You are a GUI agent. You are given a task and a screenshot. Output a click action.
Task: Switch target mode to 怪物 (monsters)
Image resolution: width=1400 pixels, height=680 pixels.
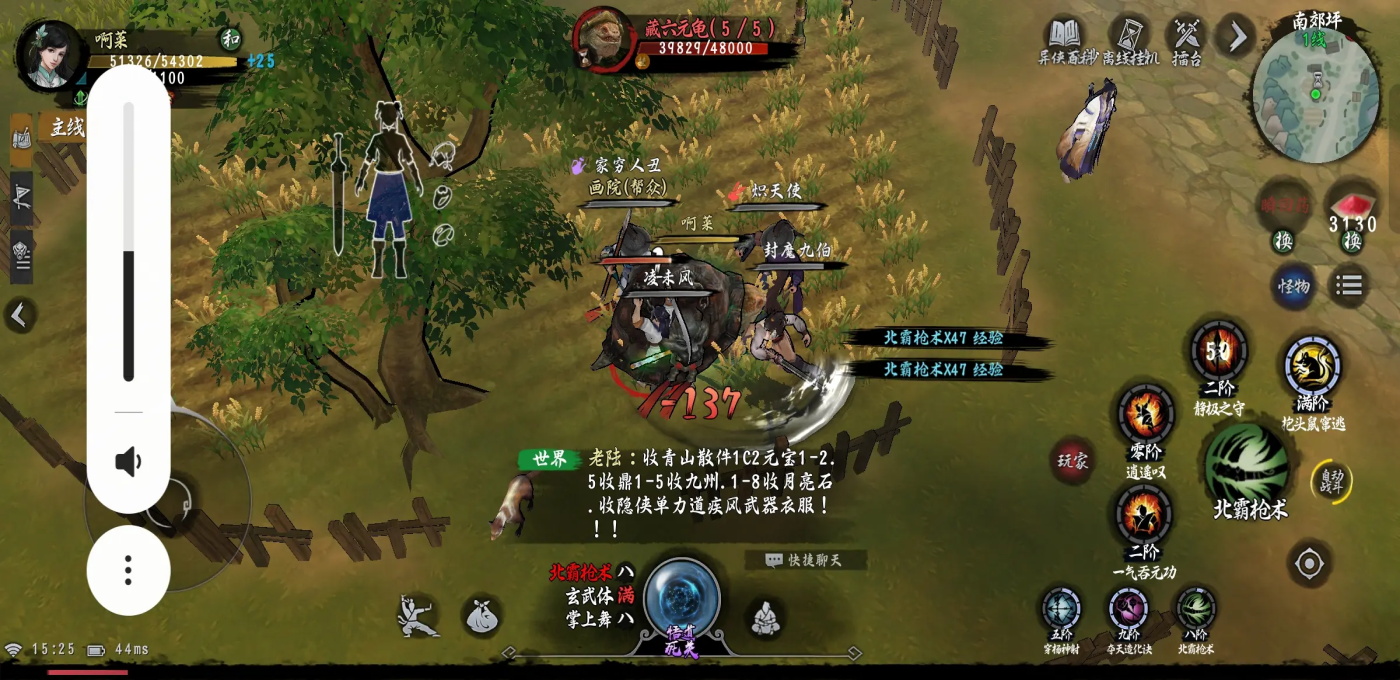[x=1293, y=287]
